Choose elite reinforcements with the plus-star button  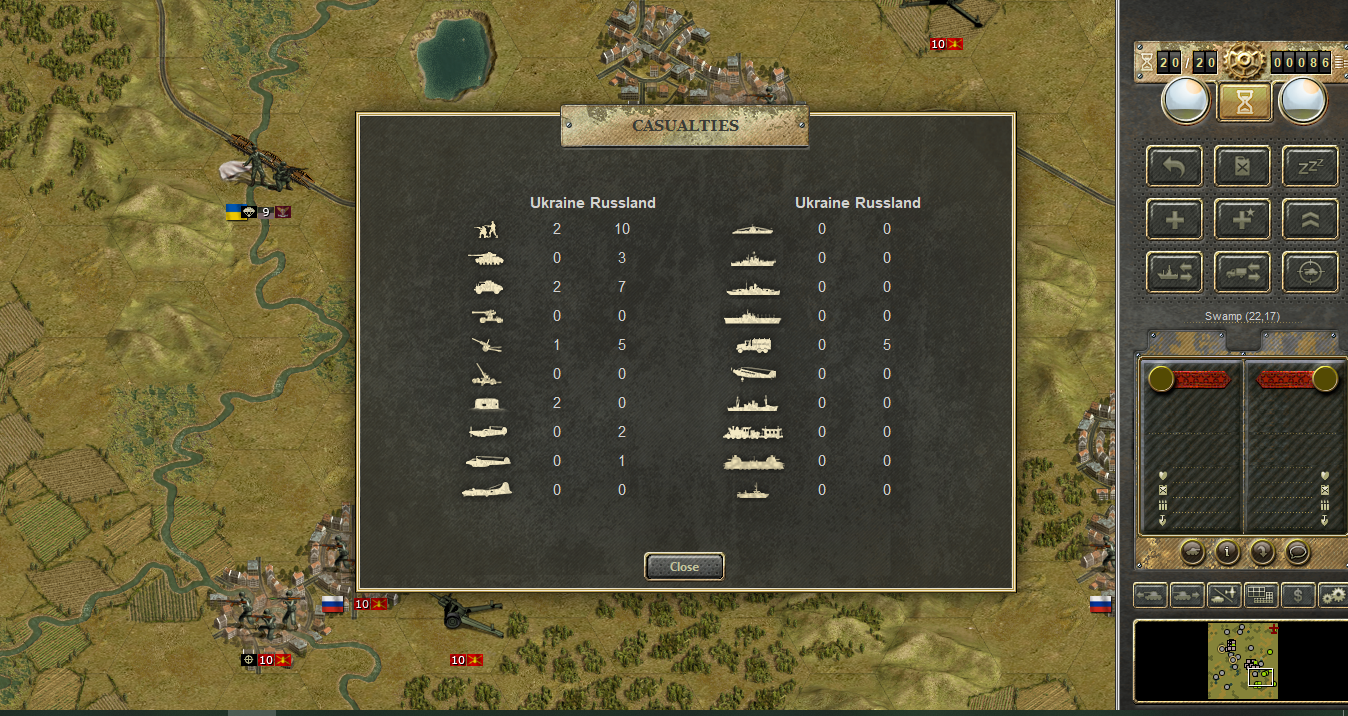pos(1242,219)
